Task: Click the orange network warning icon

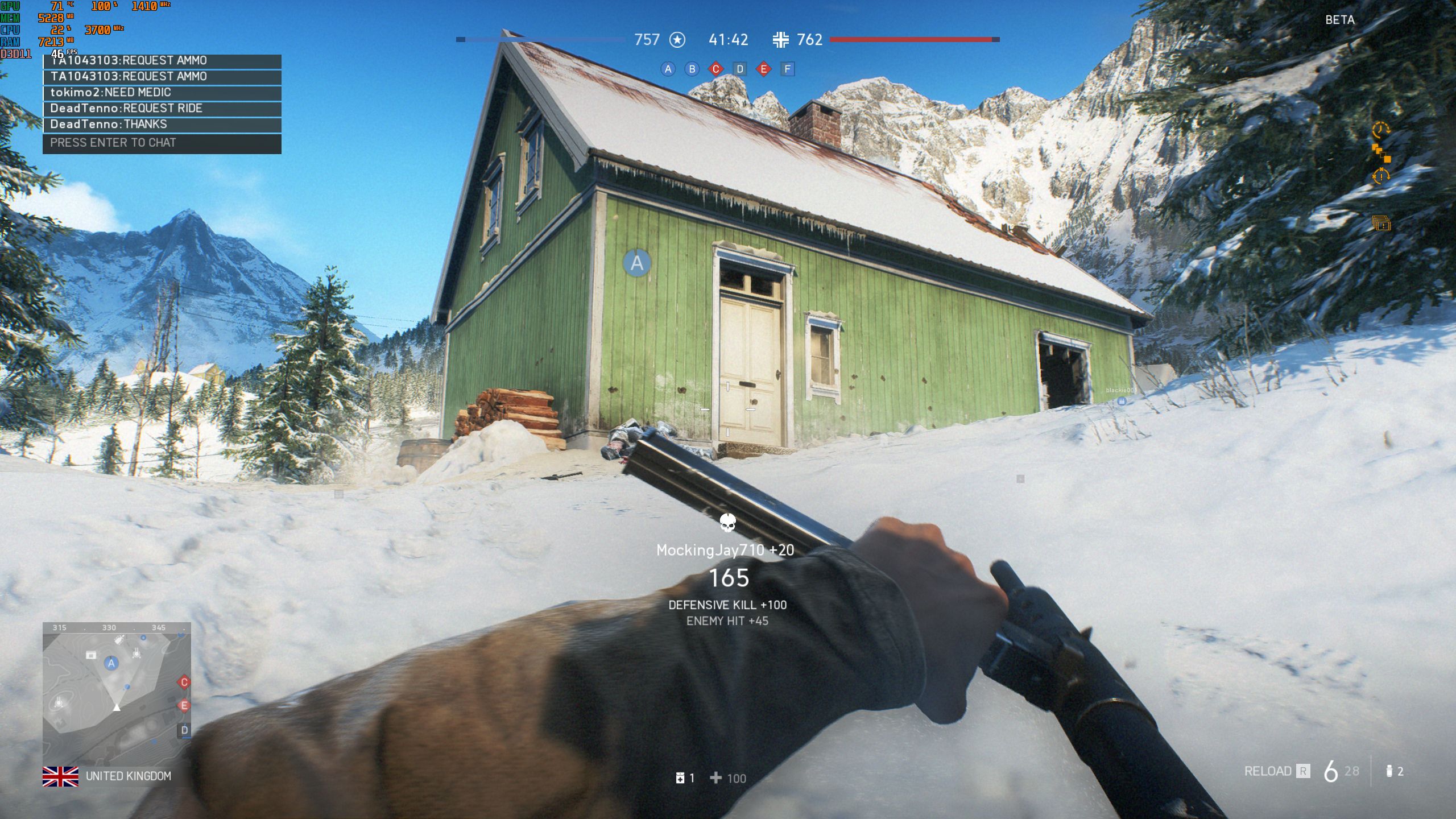Action: (x=1381, y=153)
